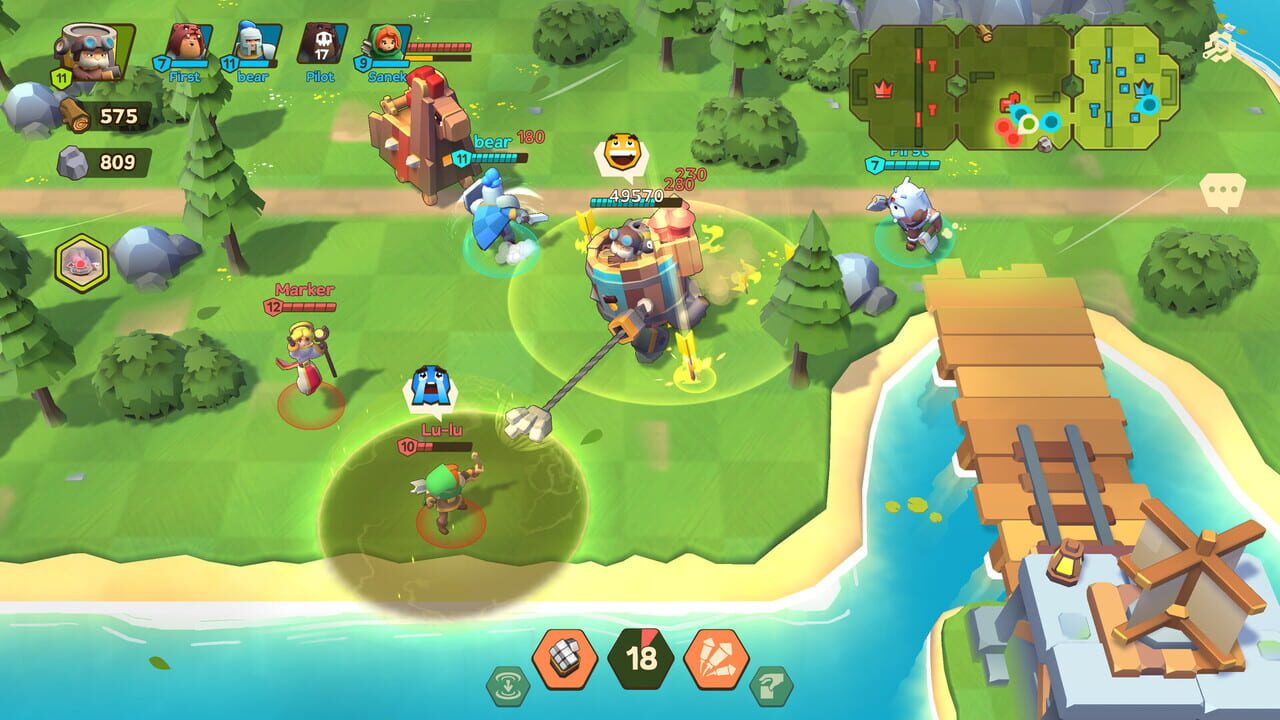Viewport: 1280px width, 720px height.
Task: Click the white player marker on minimap
Action: point(1028,124)
